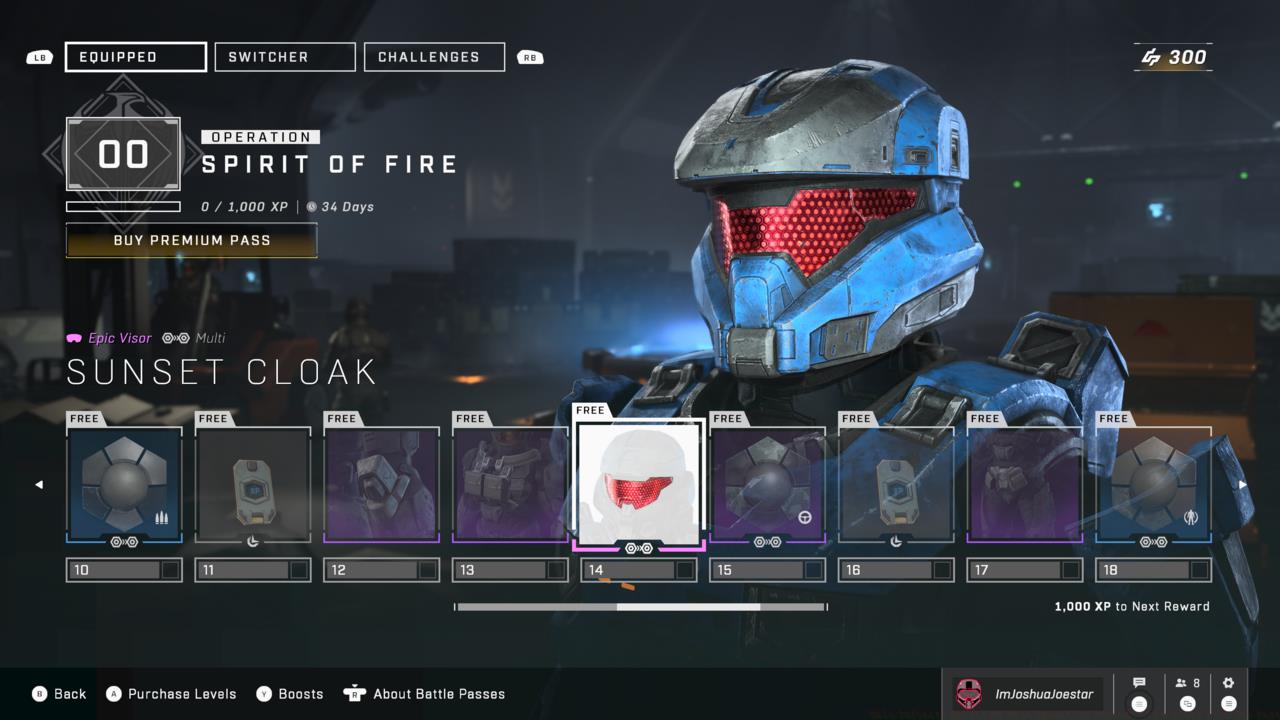Image resolution: width=1280 pixels, height=720 pixels.
Task: Open the chat panel icon
Action: point(1139,693)
